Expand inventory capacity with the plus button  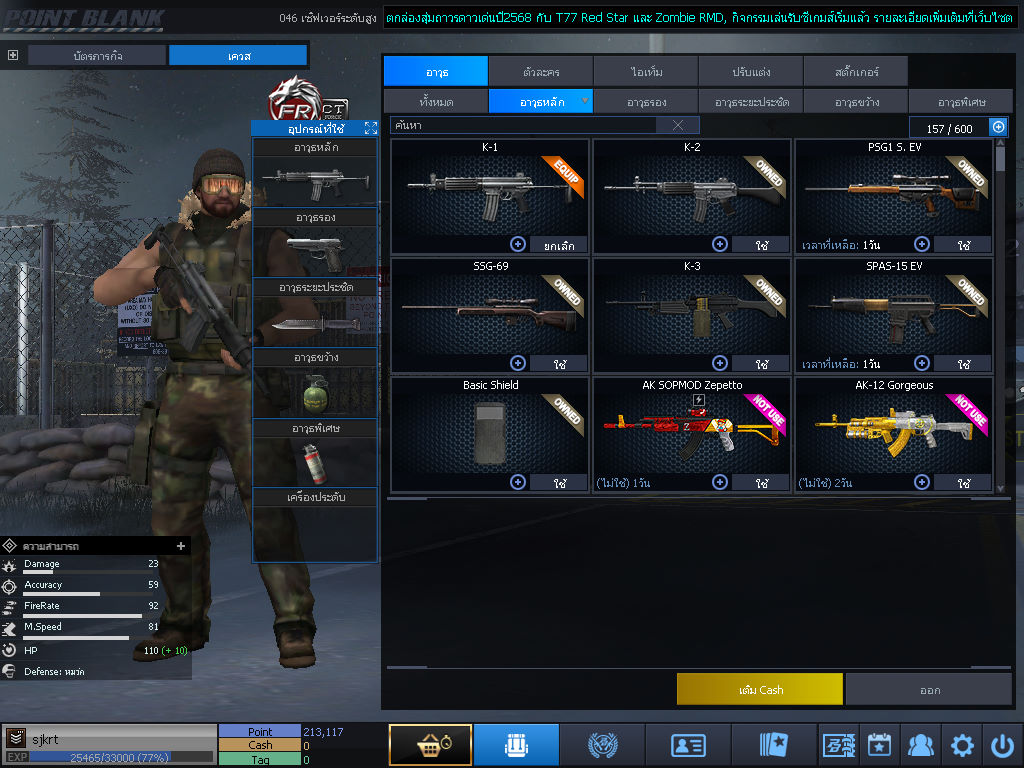tap(998, 127)
